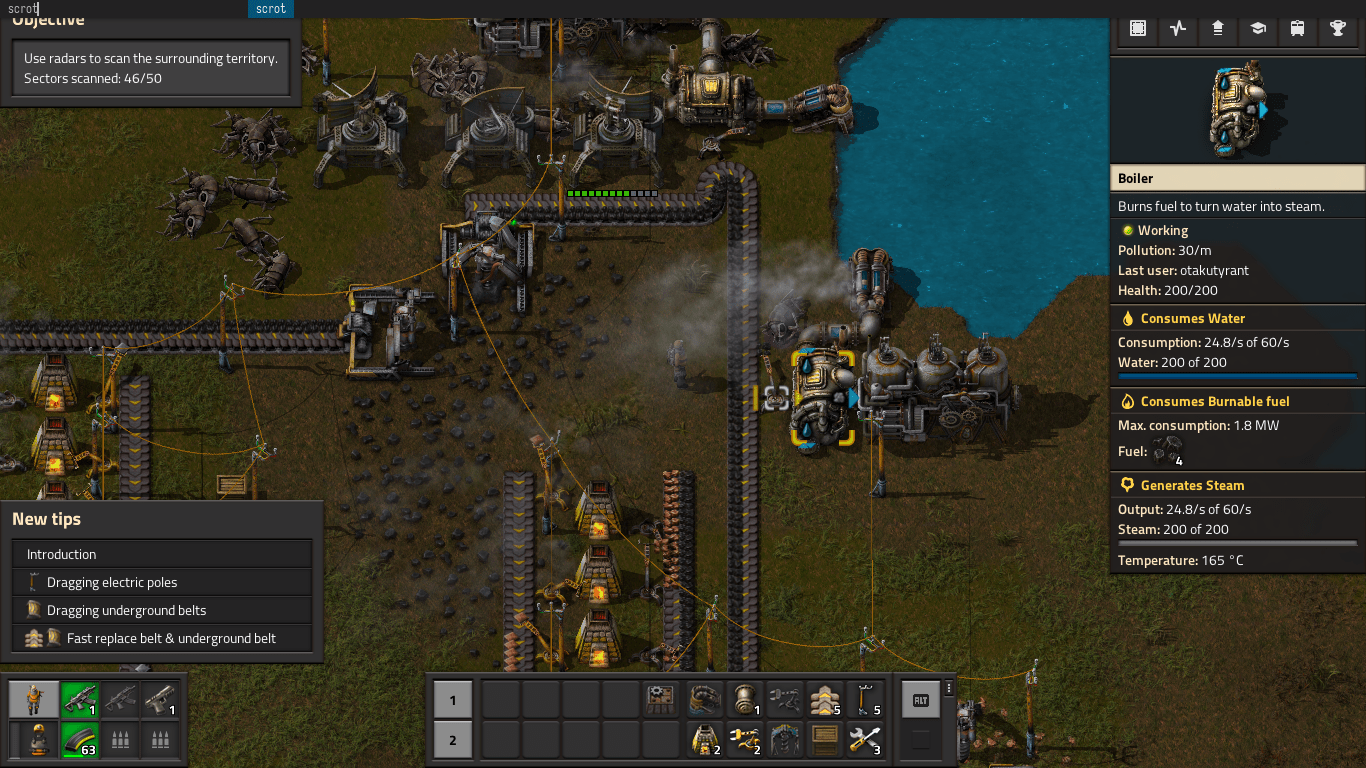
Task: Click the Water level bar in the Boiler panel
Action: coord(1237,376)
